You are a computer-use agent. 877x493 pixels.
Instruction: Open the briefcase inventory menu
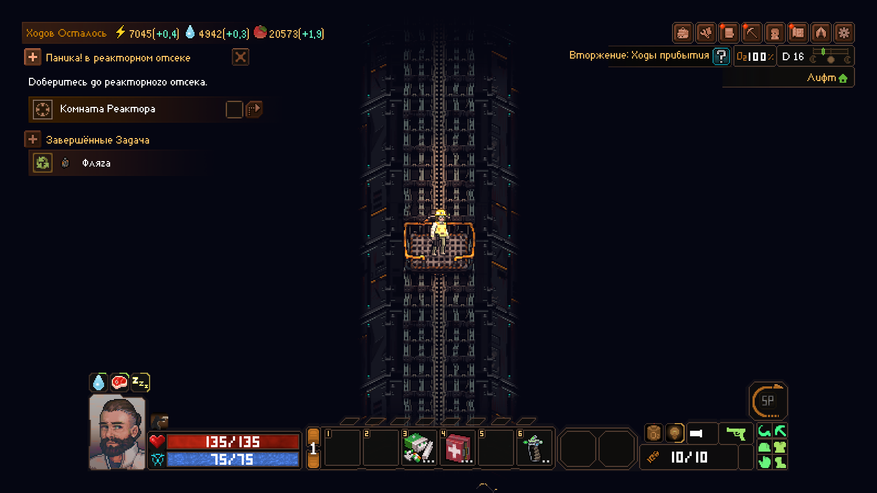(683, 33)
